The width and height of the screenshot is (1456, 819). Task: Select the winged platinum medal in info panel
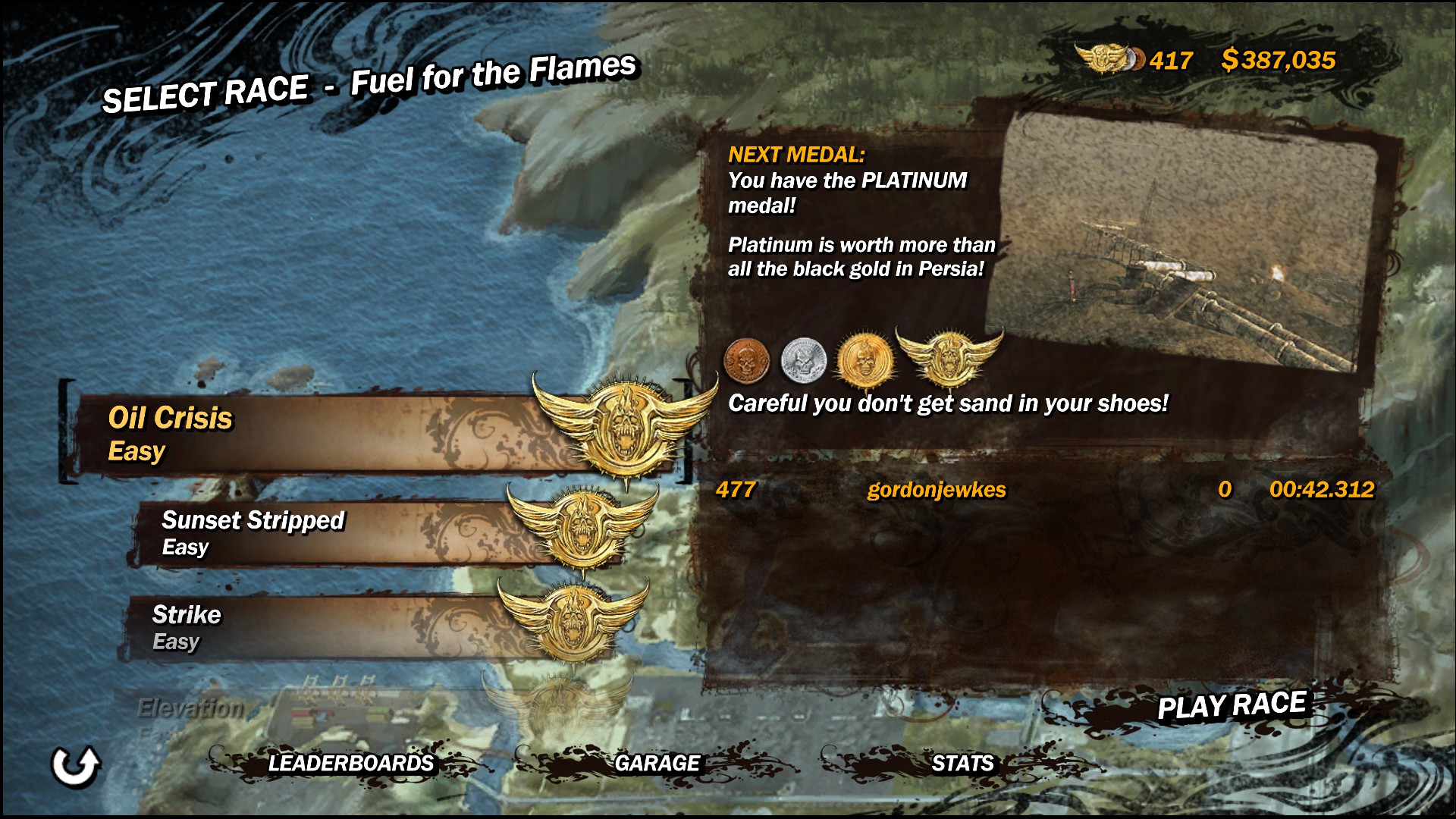click(x=948, y=356)
